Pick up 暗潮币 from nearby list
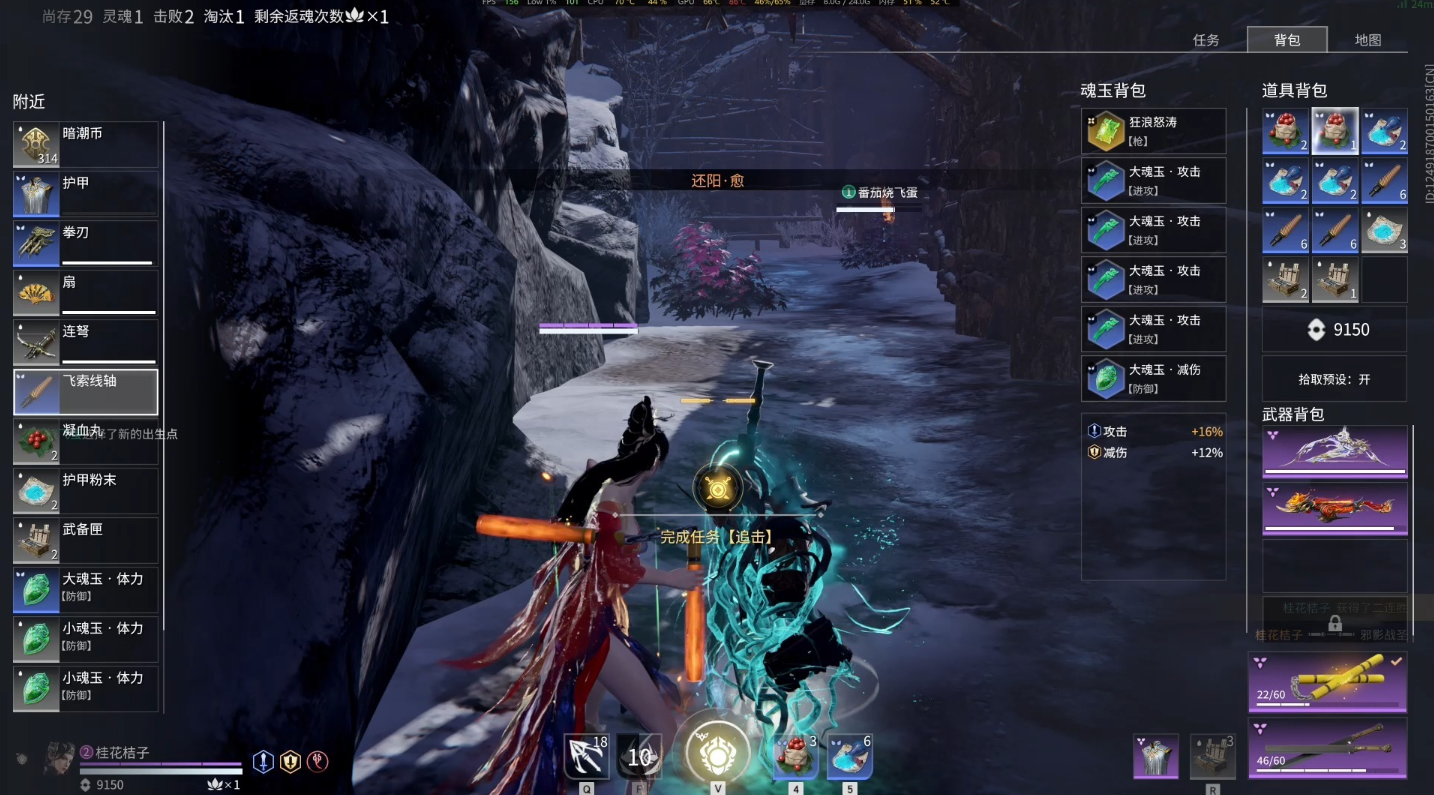The width and height of the screenshot is (1434, 795). tap(86, 145)
